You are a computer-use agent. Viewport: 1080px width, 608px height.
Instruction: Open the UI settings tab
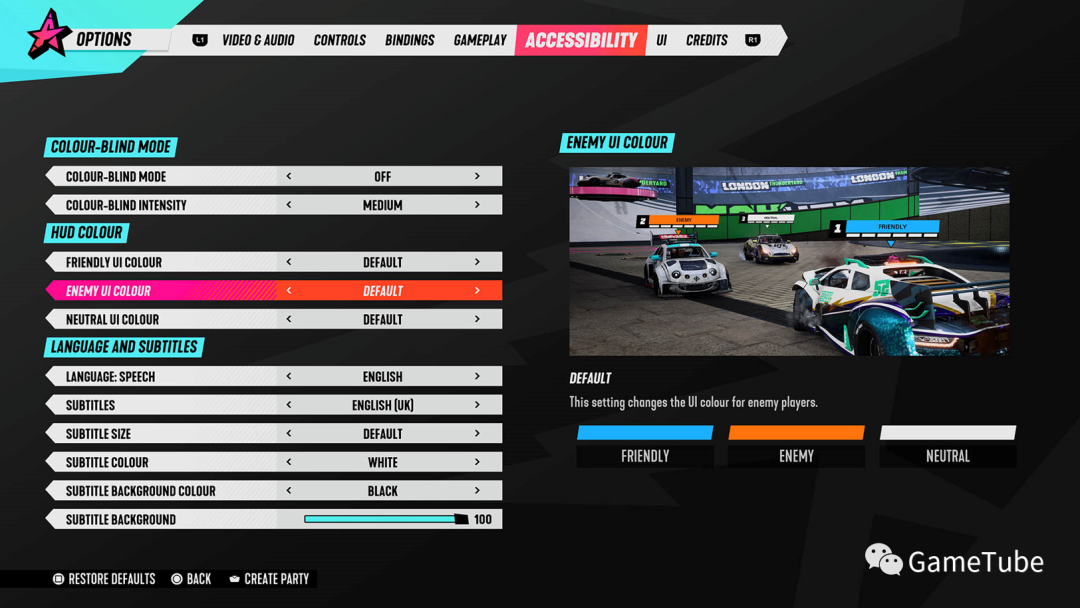pyautogui.click(x=661, y=40)
